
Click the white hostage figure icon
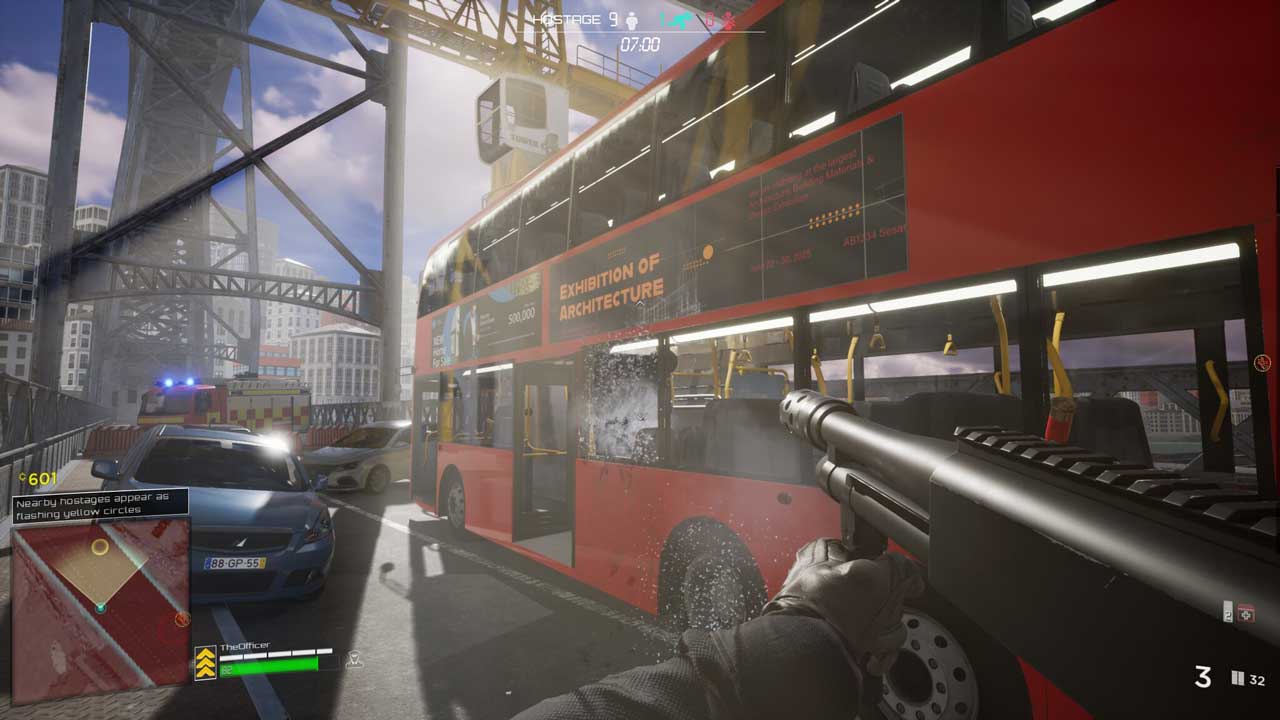631,20
